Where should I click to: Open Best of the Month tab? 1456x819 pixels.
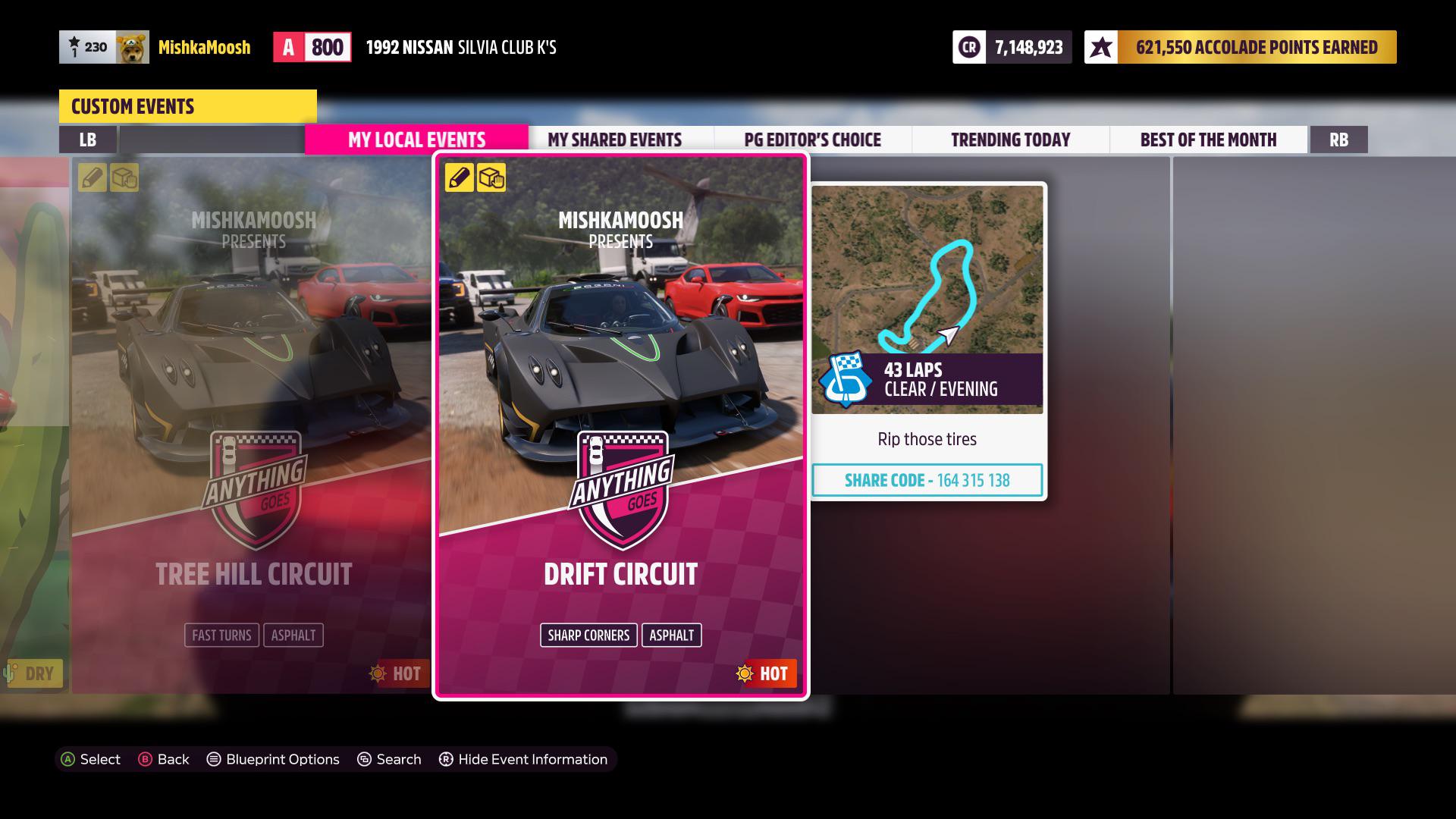click(x=1208, y=140)
